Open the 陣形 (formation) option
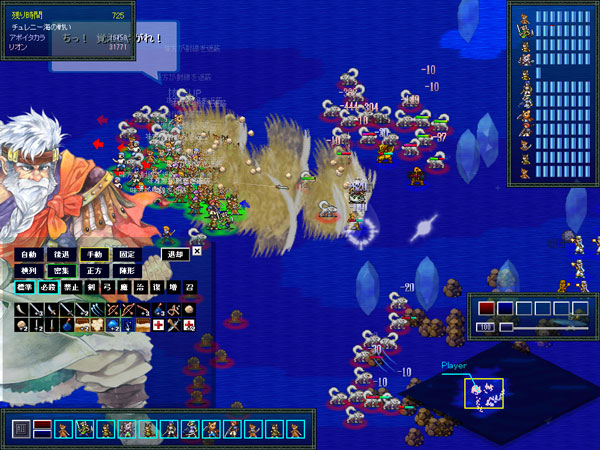This screenshot has width=600, height=450. [126, 271]
